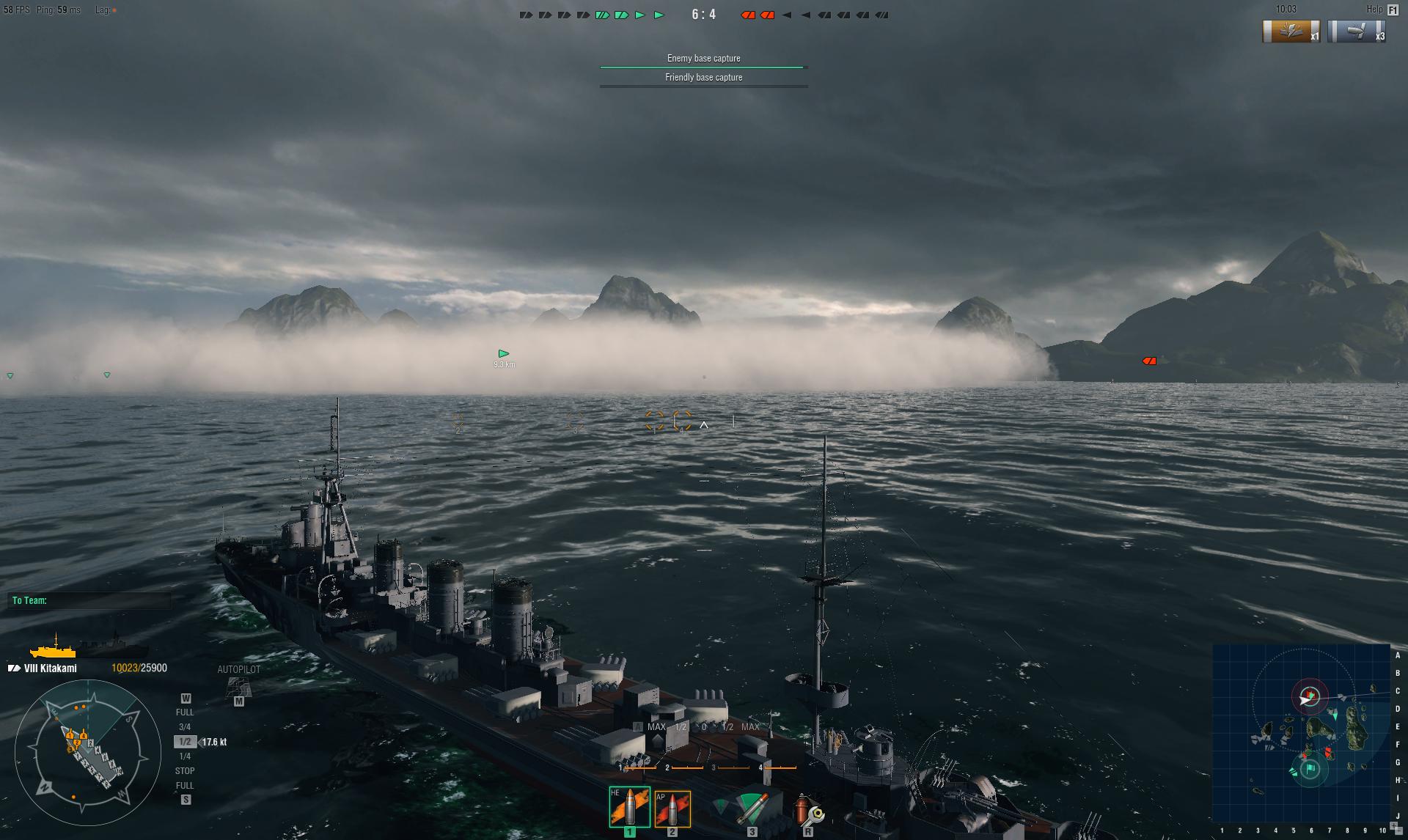
Task: Set engine speed to 1/4
Action: tap(185, 756)
